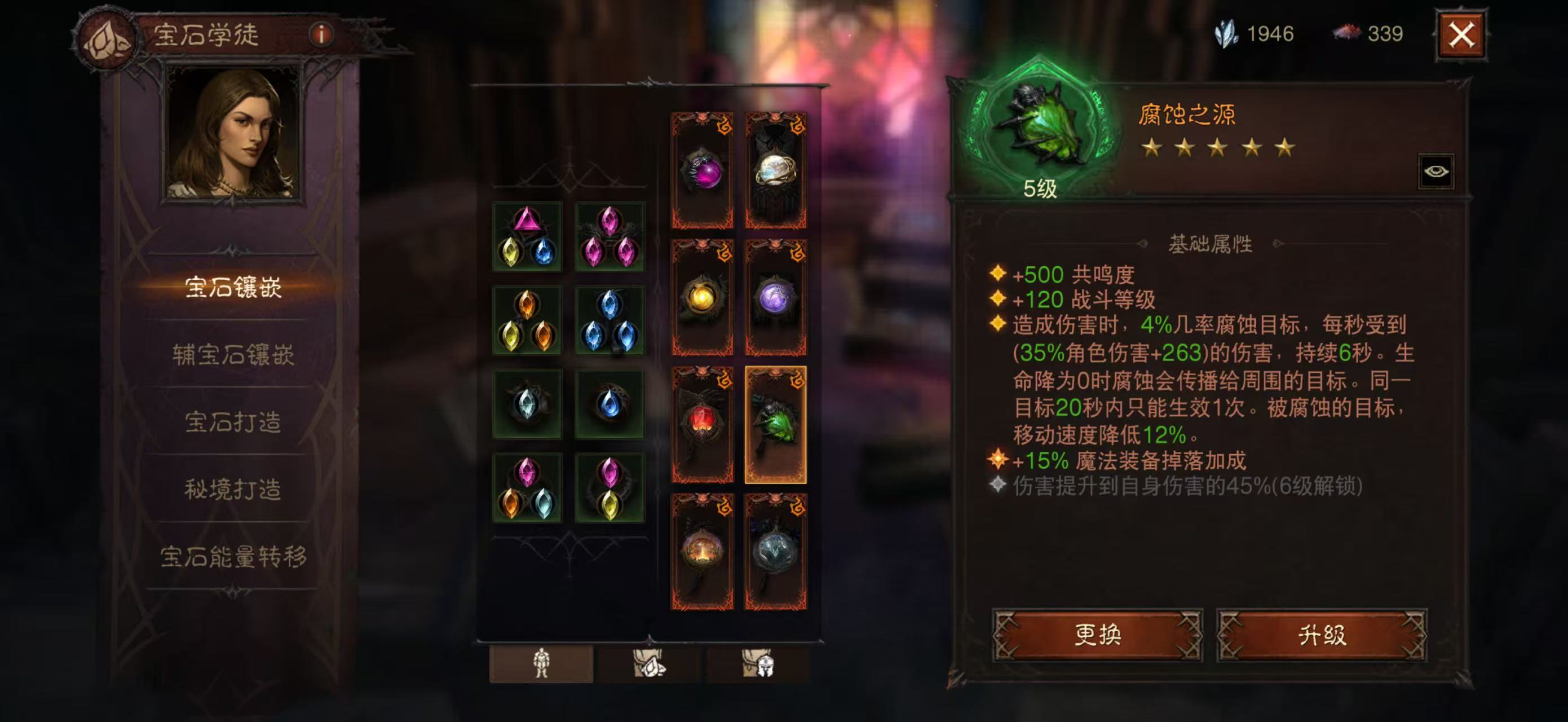Pick the purple swirl legendary gem slot
The width and height of the screenshot is (1568, 722).
tap(775, 298)
